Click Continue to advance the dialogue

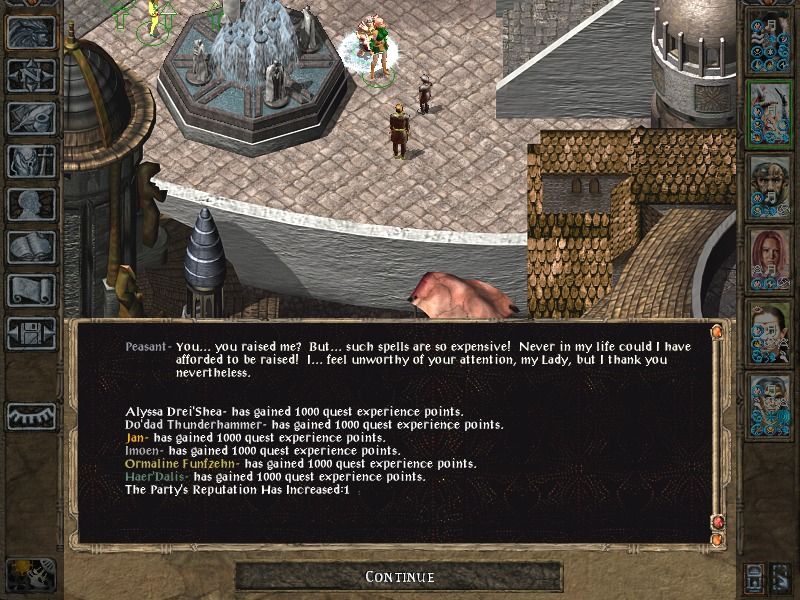(x=399, y=577)
